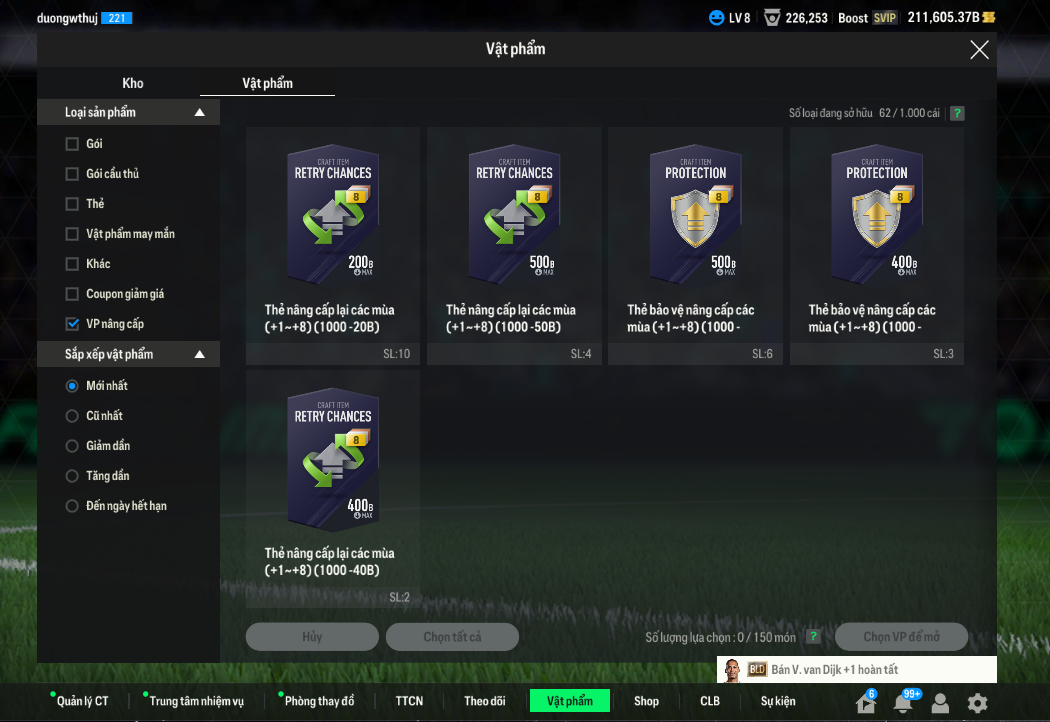The height and width of the screenshot is (722, 1050).
Task: Open the Shop from bottom menu
Action: pyautogui.click(x=646, y=701)
